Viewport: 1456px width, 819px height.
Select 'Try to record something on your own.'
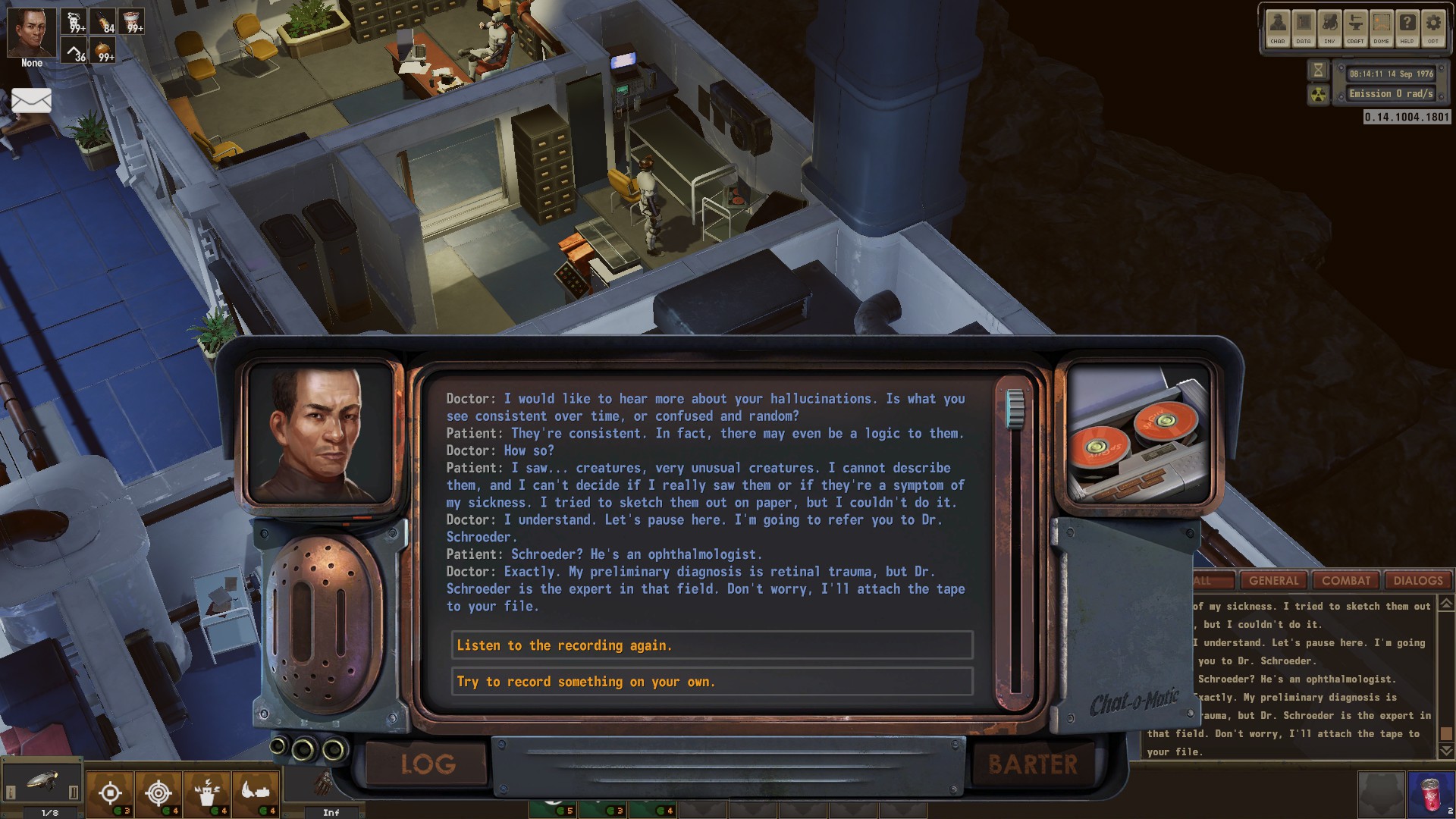click(x=711, y=682)
